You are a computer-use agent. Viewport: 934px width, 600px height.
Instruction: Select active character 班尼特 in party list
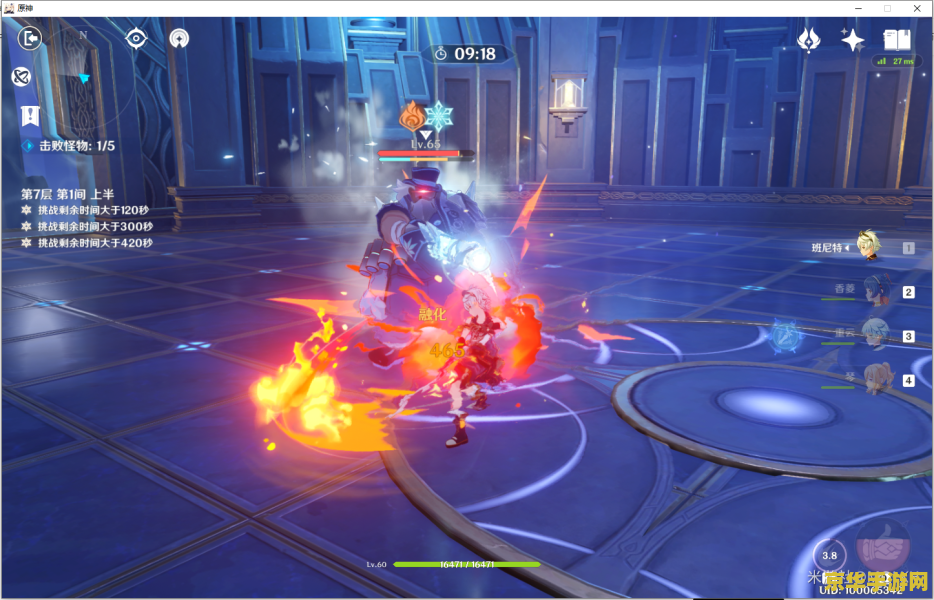(x=871, y=248)
